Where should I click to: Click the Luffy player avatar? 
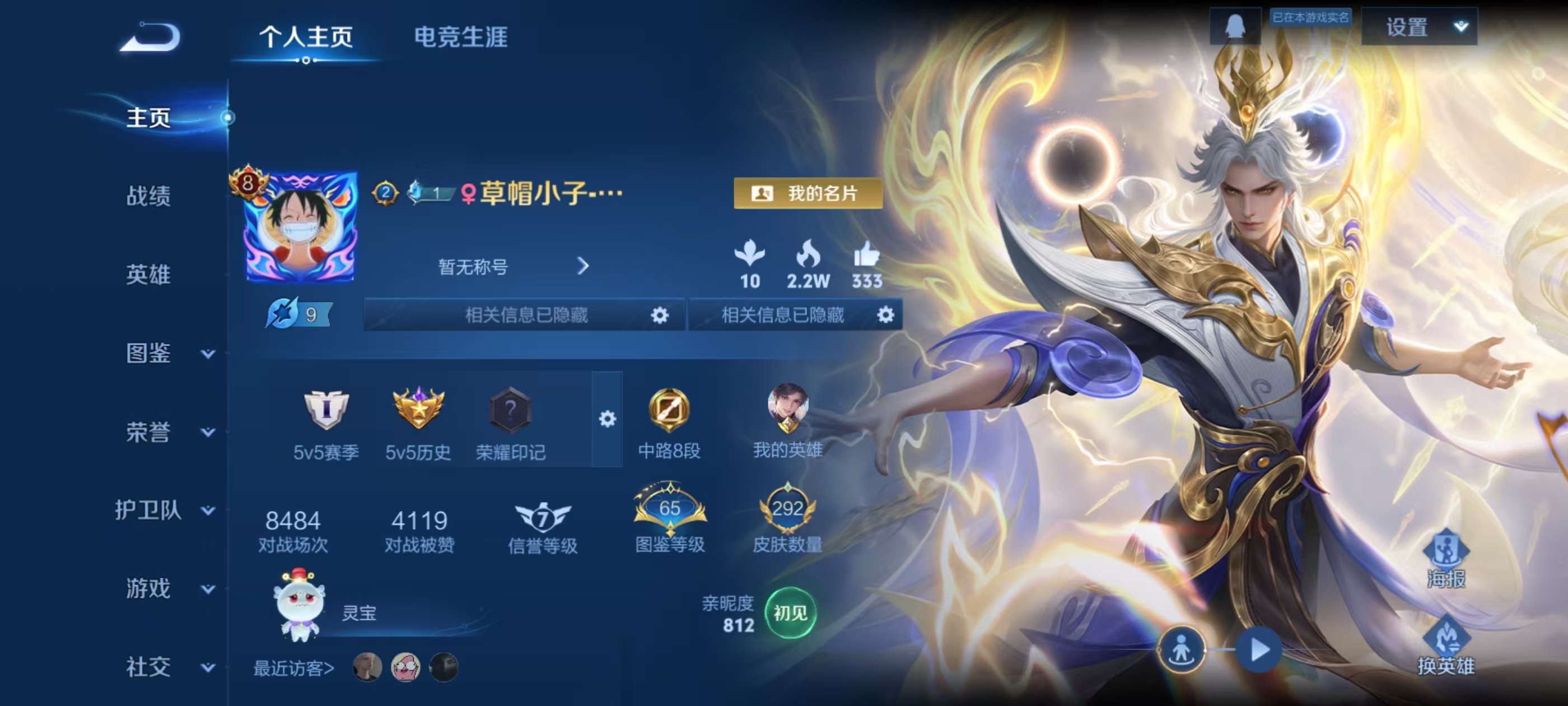[x=301, y=226]
